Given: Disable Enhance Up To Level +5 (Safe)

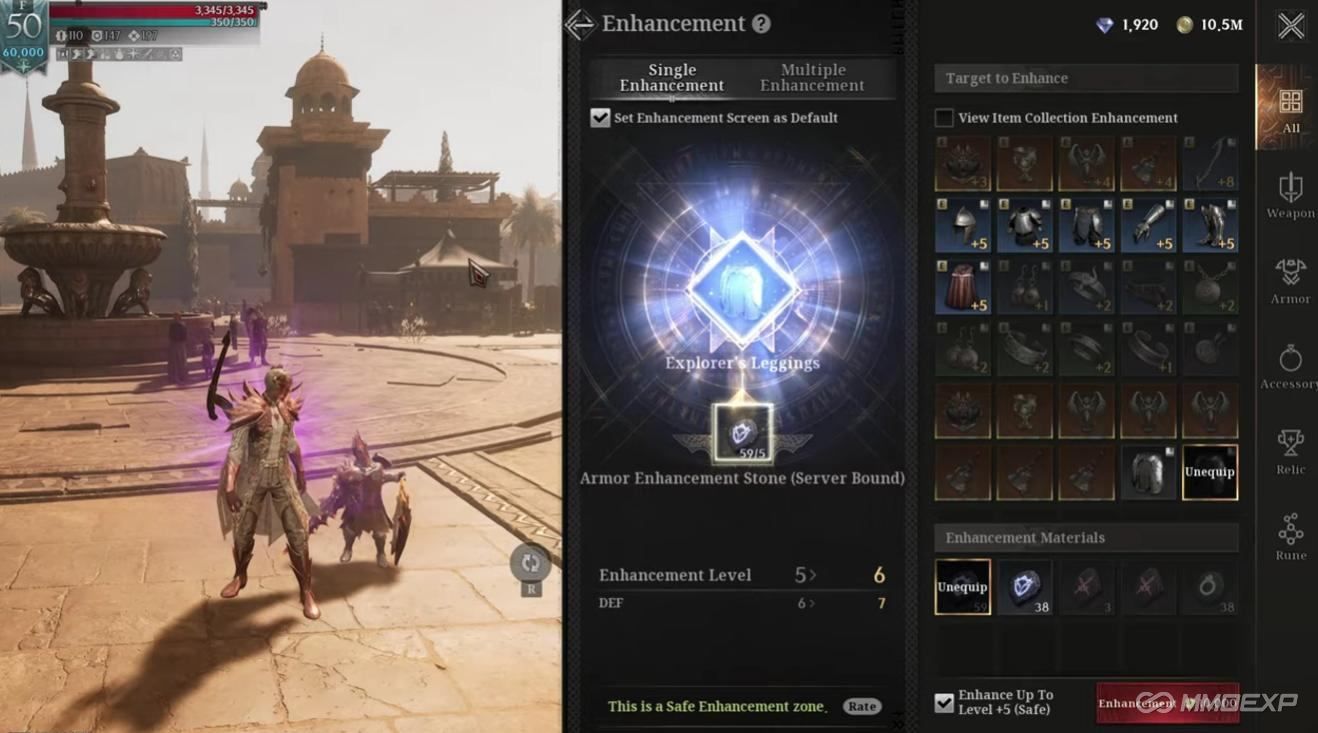Looking at the screenshot, I should point(943,703).
